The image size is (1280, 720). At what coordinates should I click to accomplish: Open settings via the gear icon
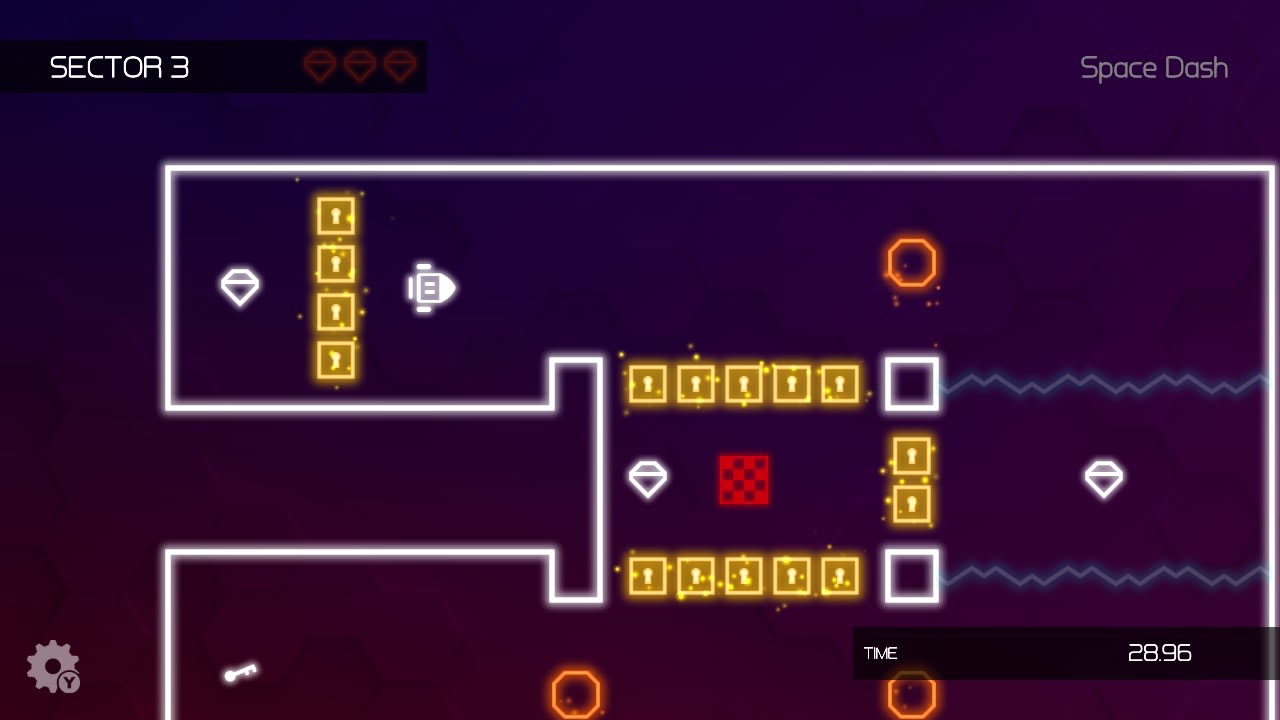tap(52, 665)
